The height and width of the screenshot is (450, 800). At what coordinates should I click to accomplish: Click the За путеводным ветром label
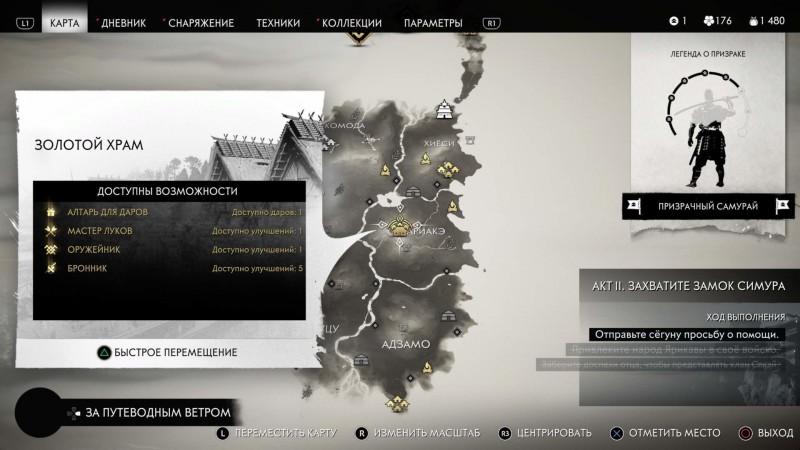click(x=157, y=412)
